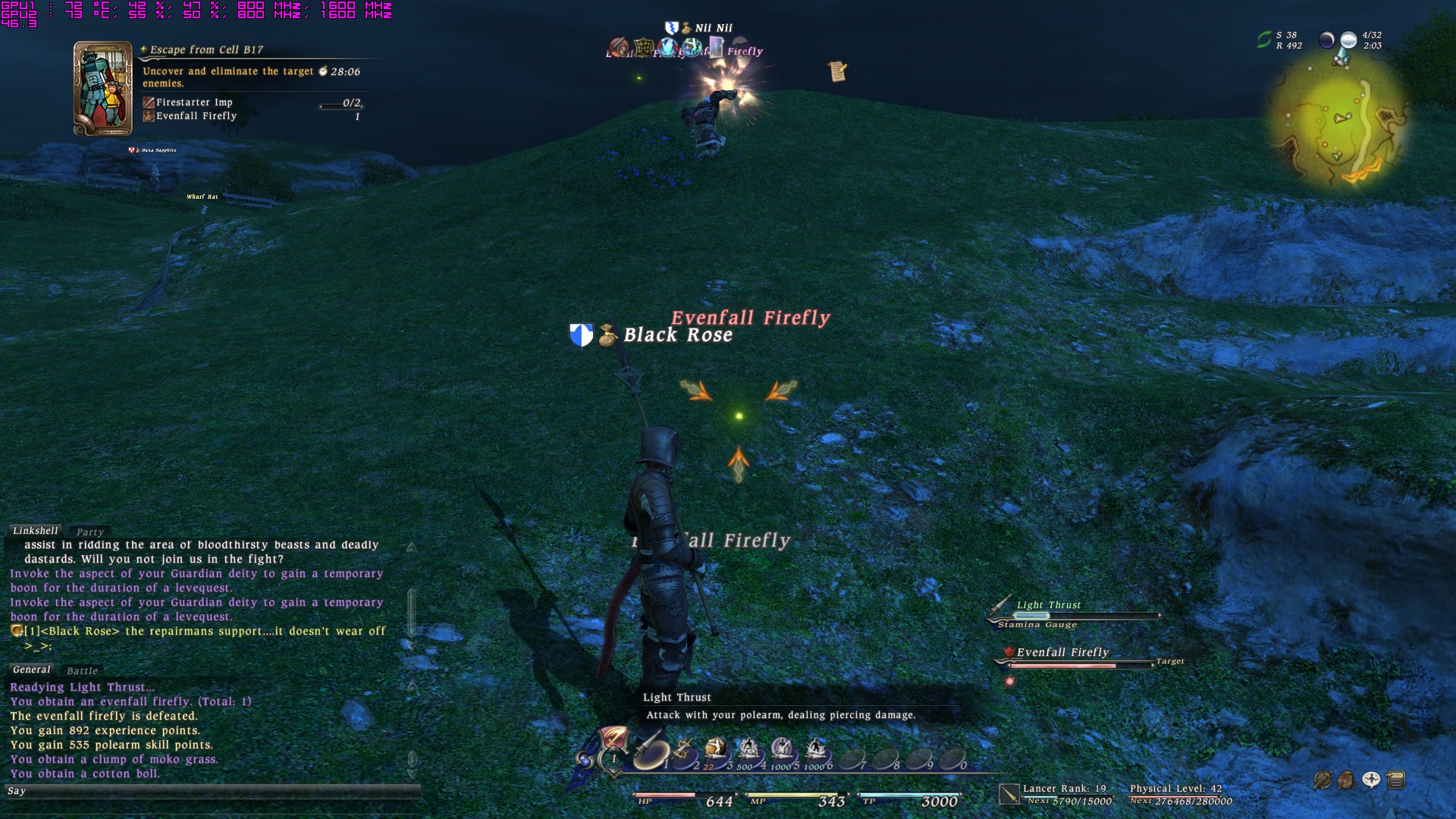Select the Escape from Cell B17 levequest card

click(x=102, y=89)
